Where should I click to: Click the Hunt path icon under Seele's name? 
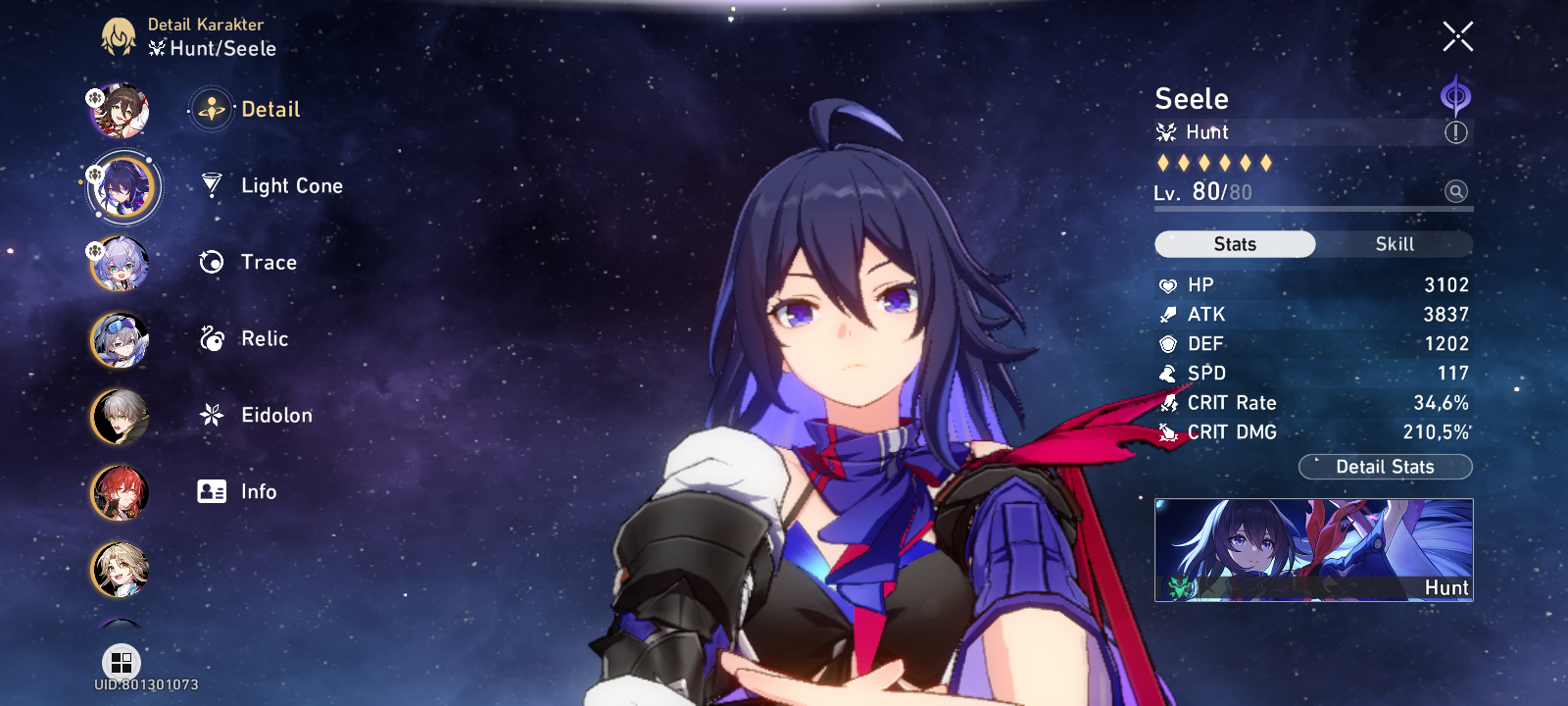tap(1165, 131)
